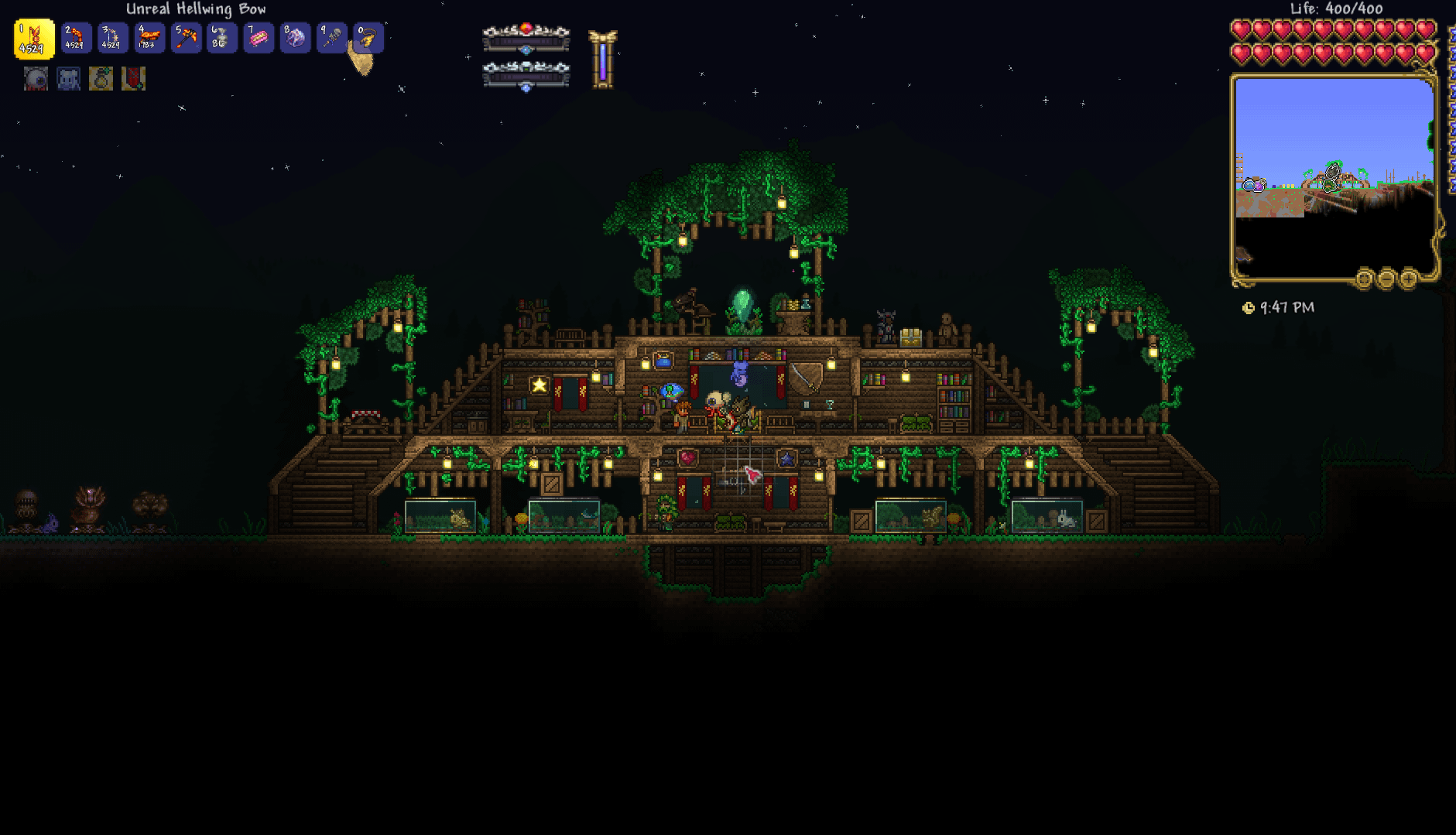Select the pink item in hotbar slot 7

(x=259, y=38)
